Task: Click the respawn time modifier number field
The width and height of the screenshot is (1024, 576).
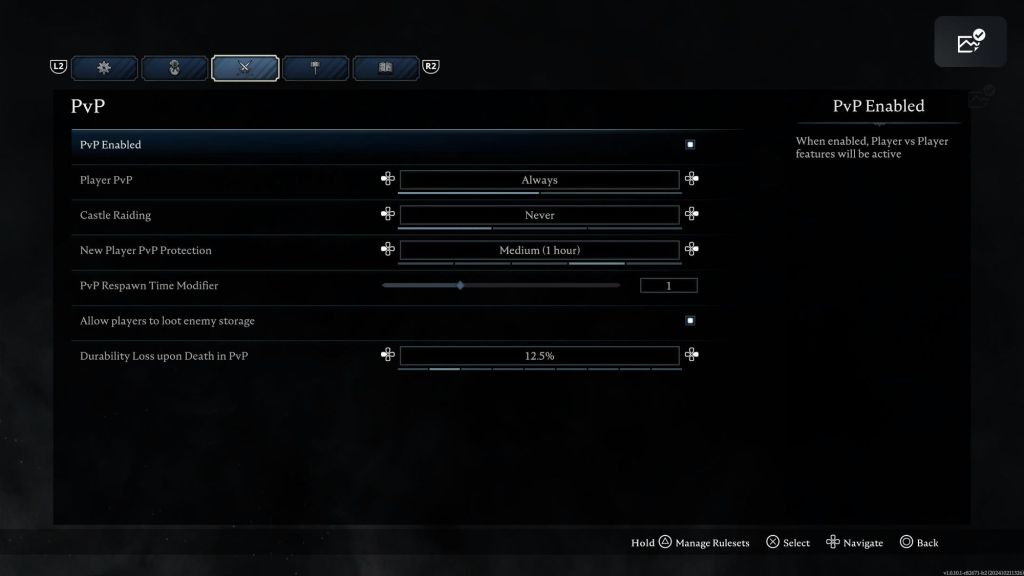Action: click(x=668, y=286)
